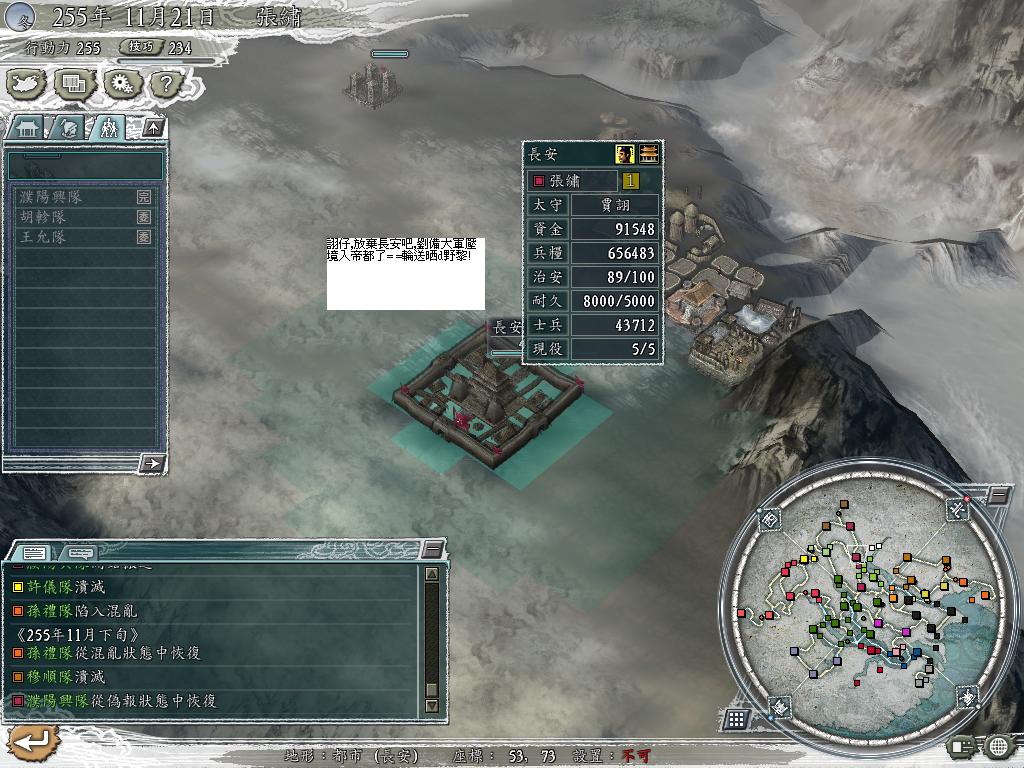
Task: Minimize the message log panel
Action: 432,549
